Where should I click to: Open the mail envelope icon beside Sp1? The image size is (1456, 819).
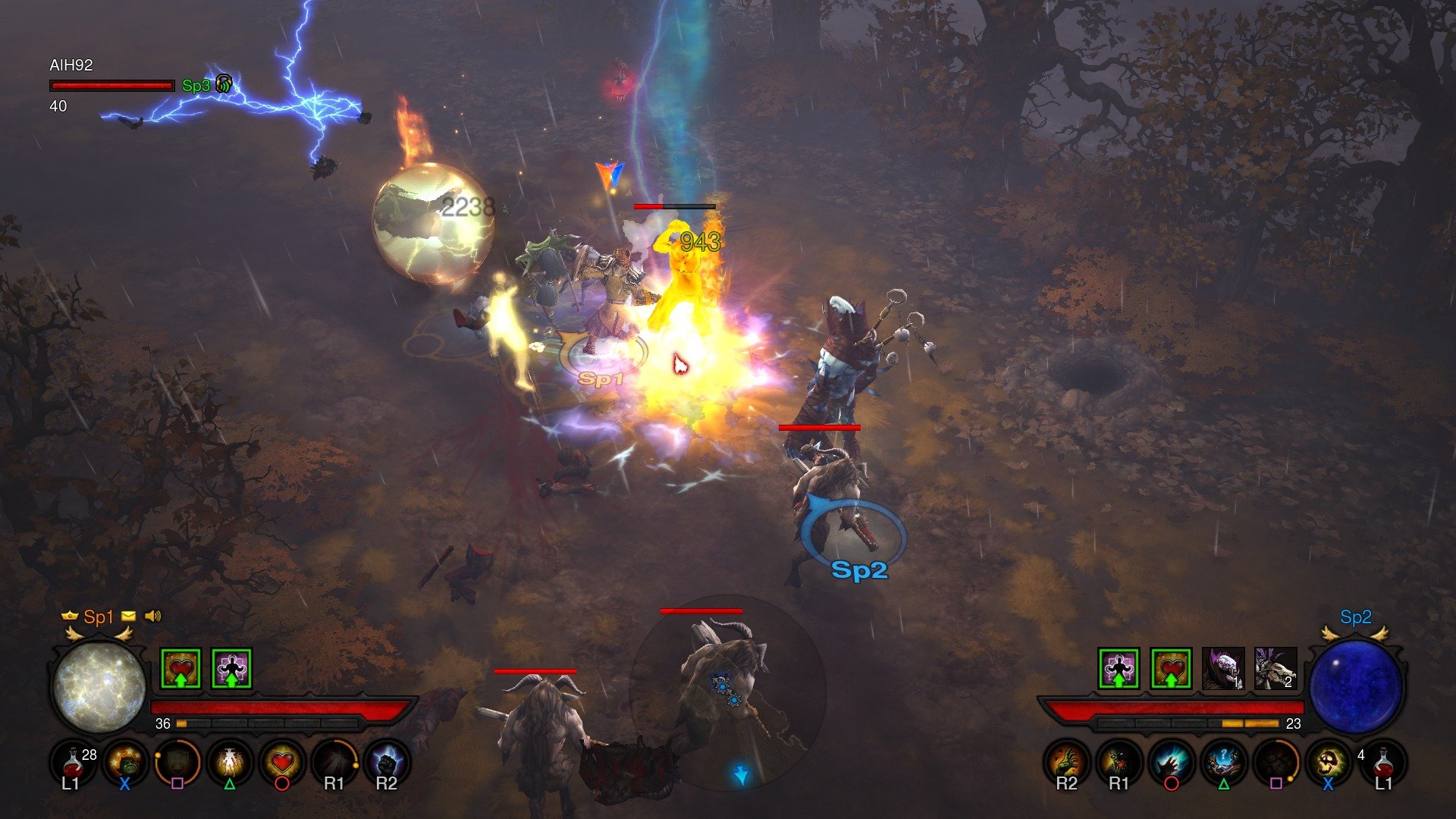point(128,617)
